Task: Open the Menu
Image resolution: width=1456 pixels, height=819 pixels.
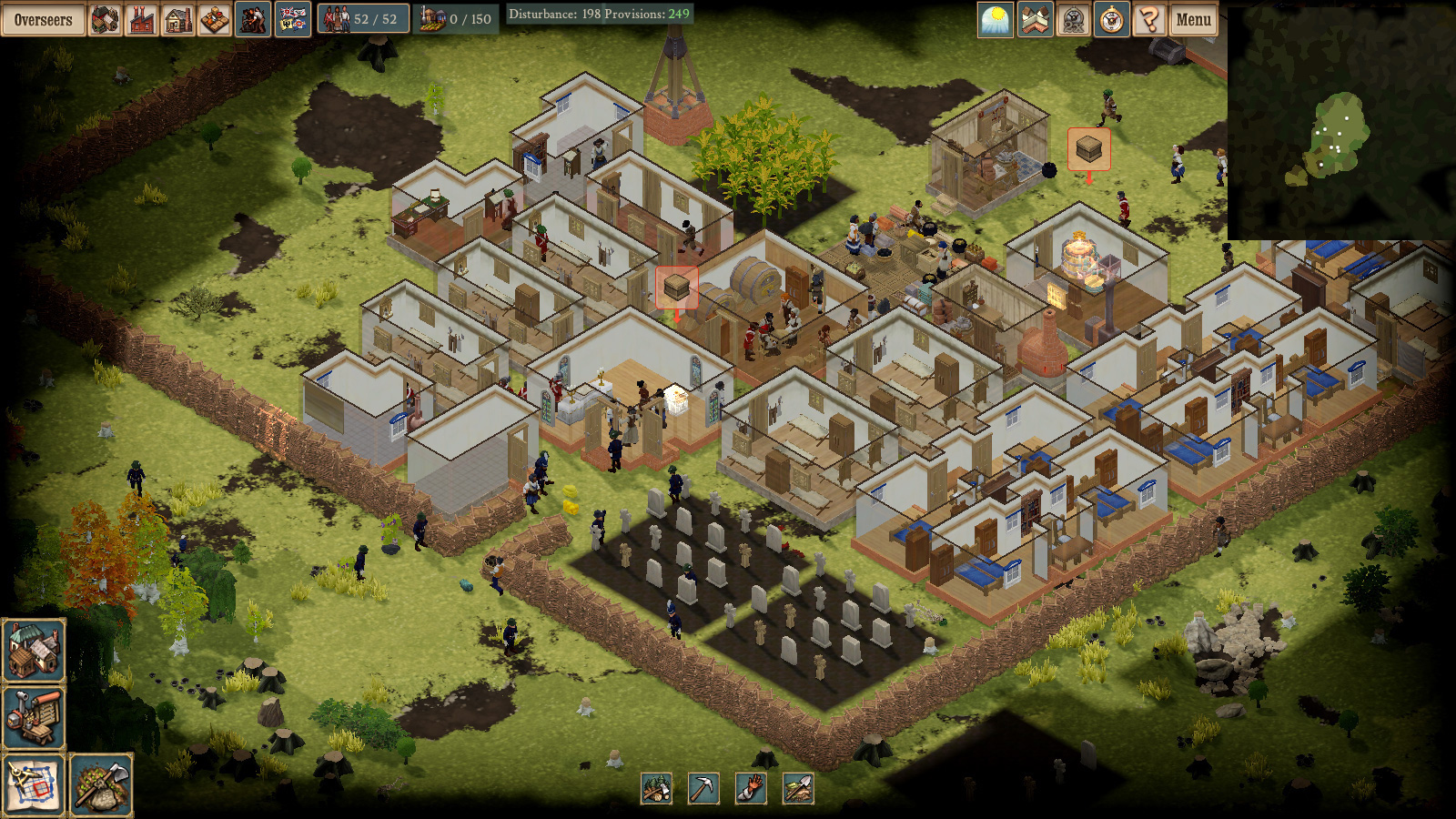Action: click(1193, 19)
